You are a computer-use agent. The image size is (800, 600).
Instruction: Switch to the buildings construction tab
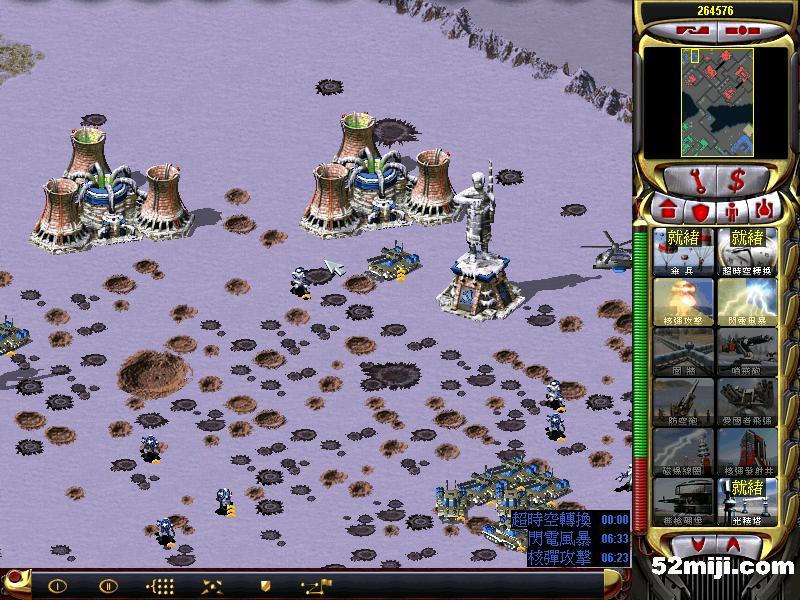665,212
